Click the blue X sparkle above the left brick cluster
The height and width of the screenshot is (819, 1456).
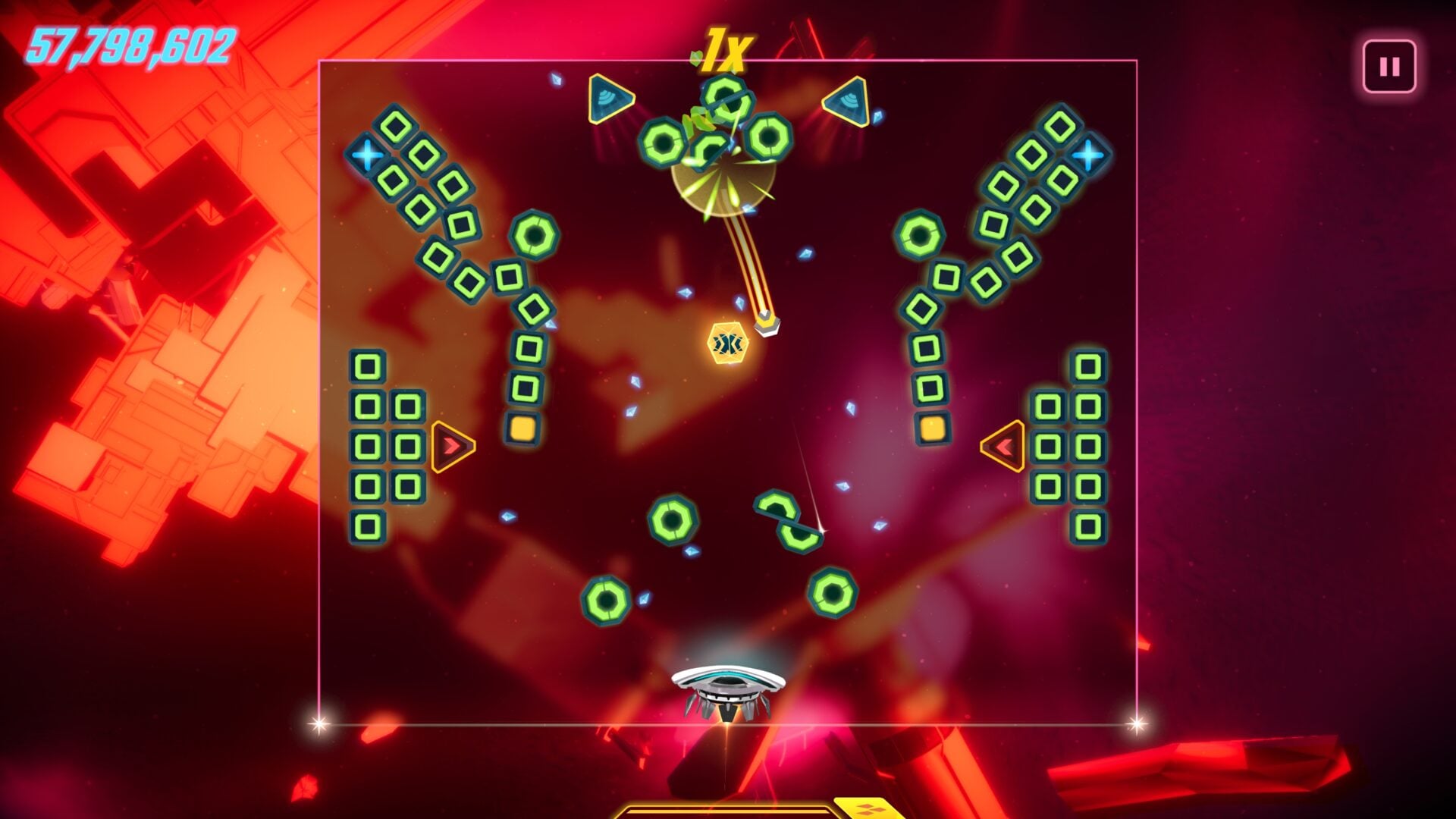(367, 154)
